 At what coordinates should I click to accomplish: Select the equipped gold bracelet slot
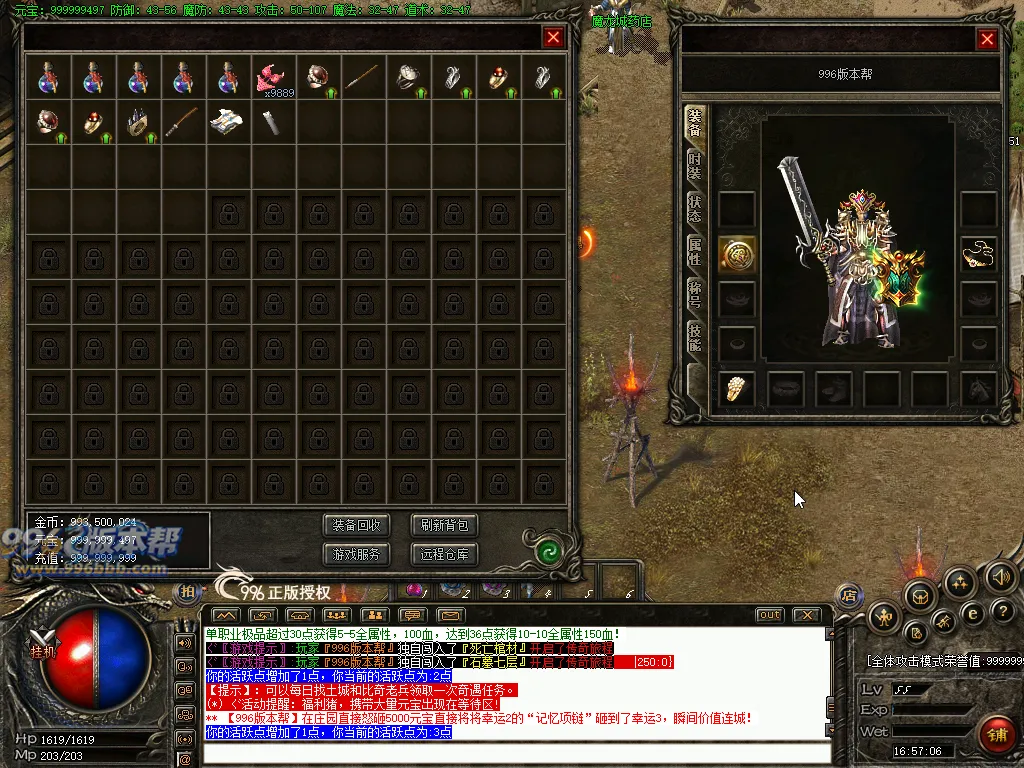[x=979, y=255]
